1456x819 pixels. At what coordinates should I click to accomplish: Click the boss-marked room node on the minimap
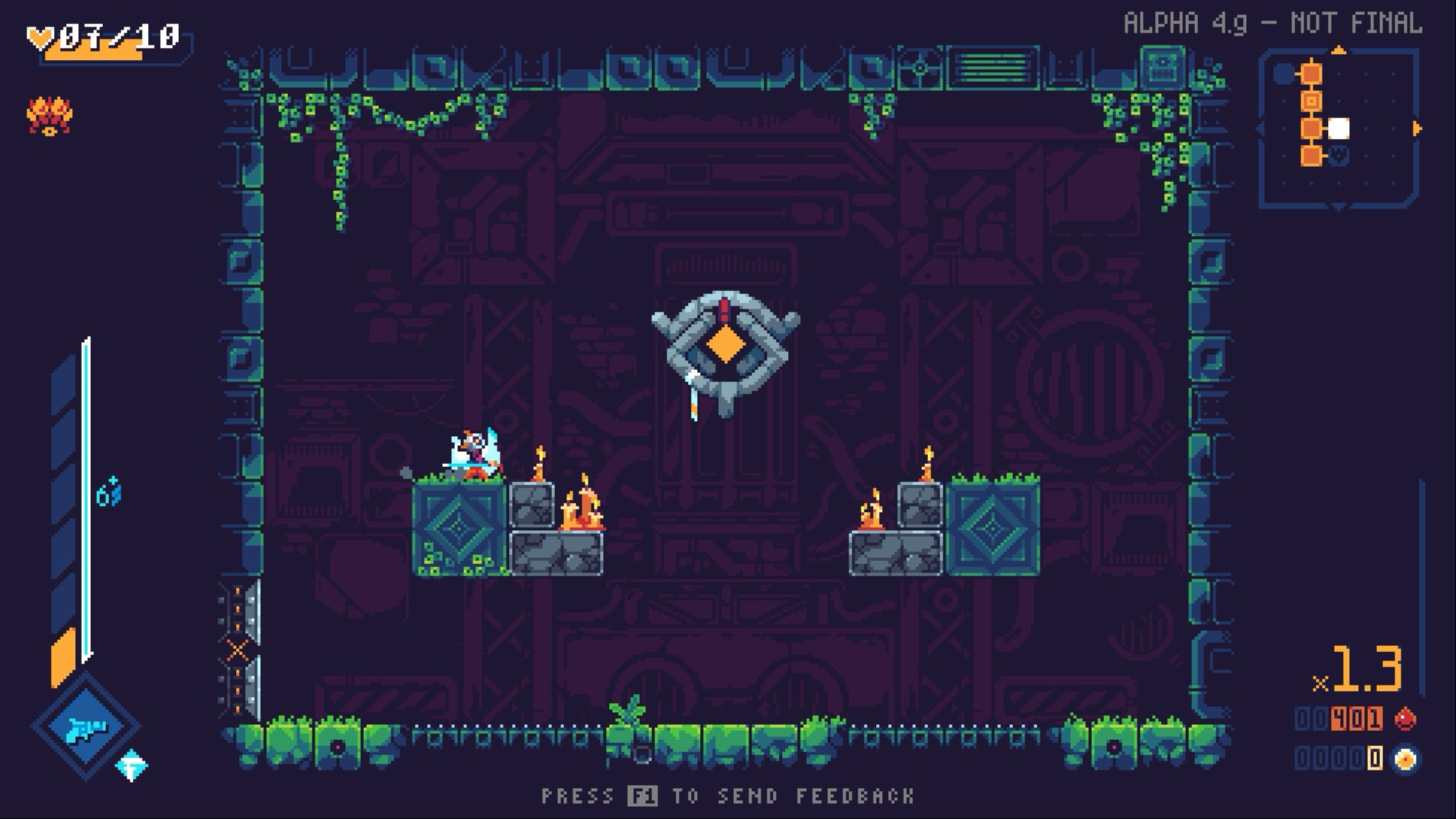click(1311, 100)
